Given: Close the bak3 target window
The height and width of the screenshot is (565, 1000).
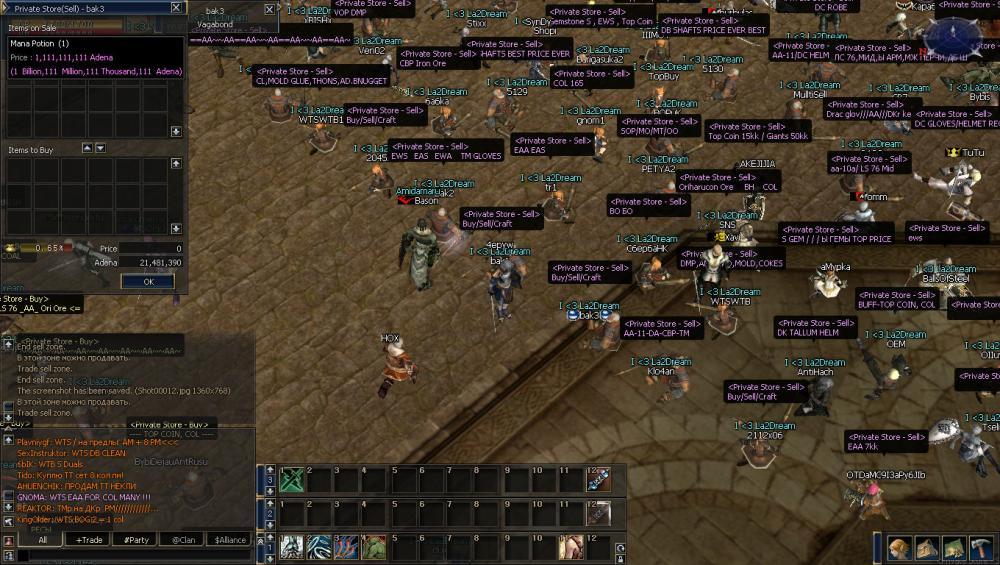Looking at the screenshot, I should (268, 9).
